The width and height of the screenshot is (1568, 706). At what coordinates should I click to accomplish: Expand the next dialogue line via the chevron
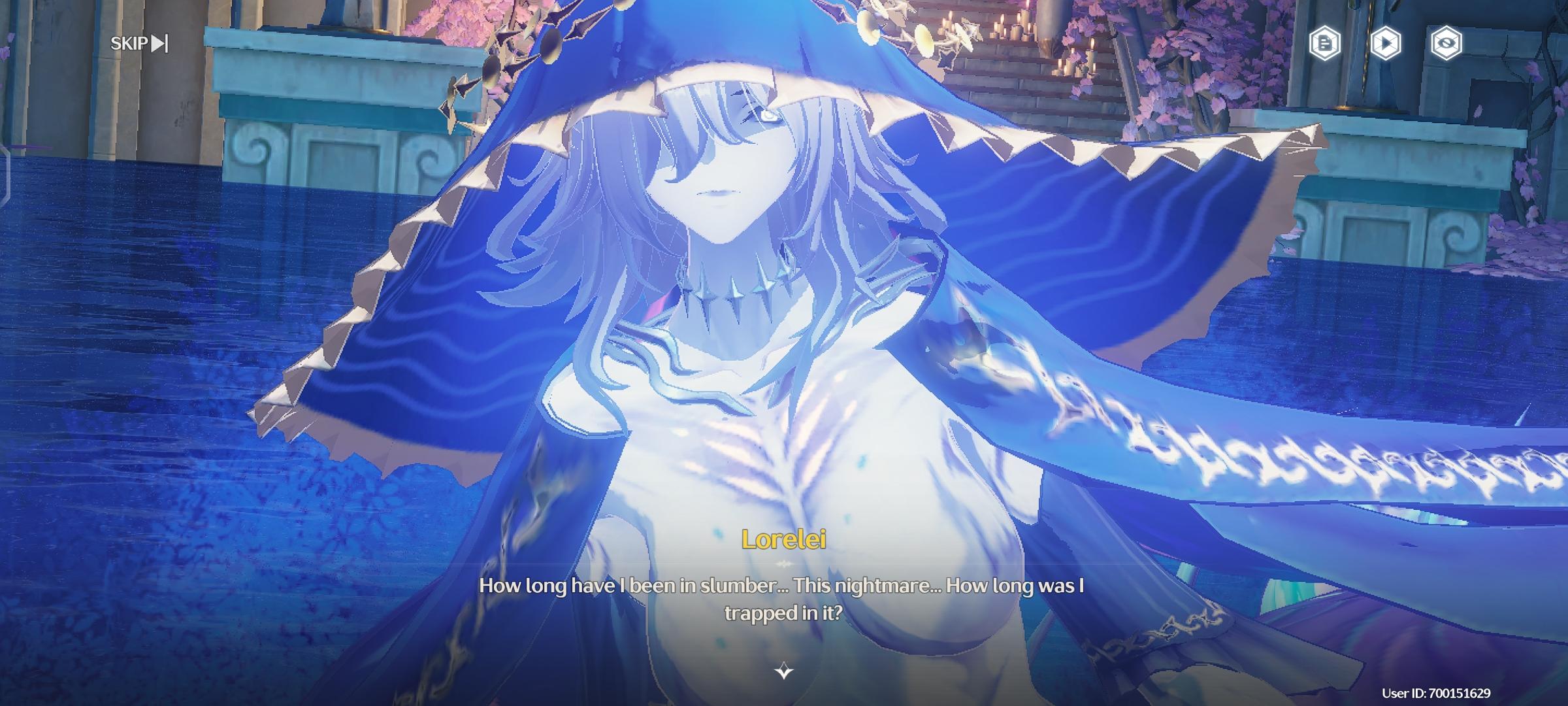[783, 670]
